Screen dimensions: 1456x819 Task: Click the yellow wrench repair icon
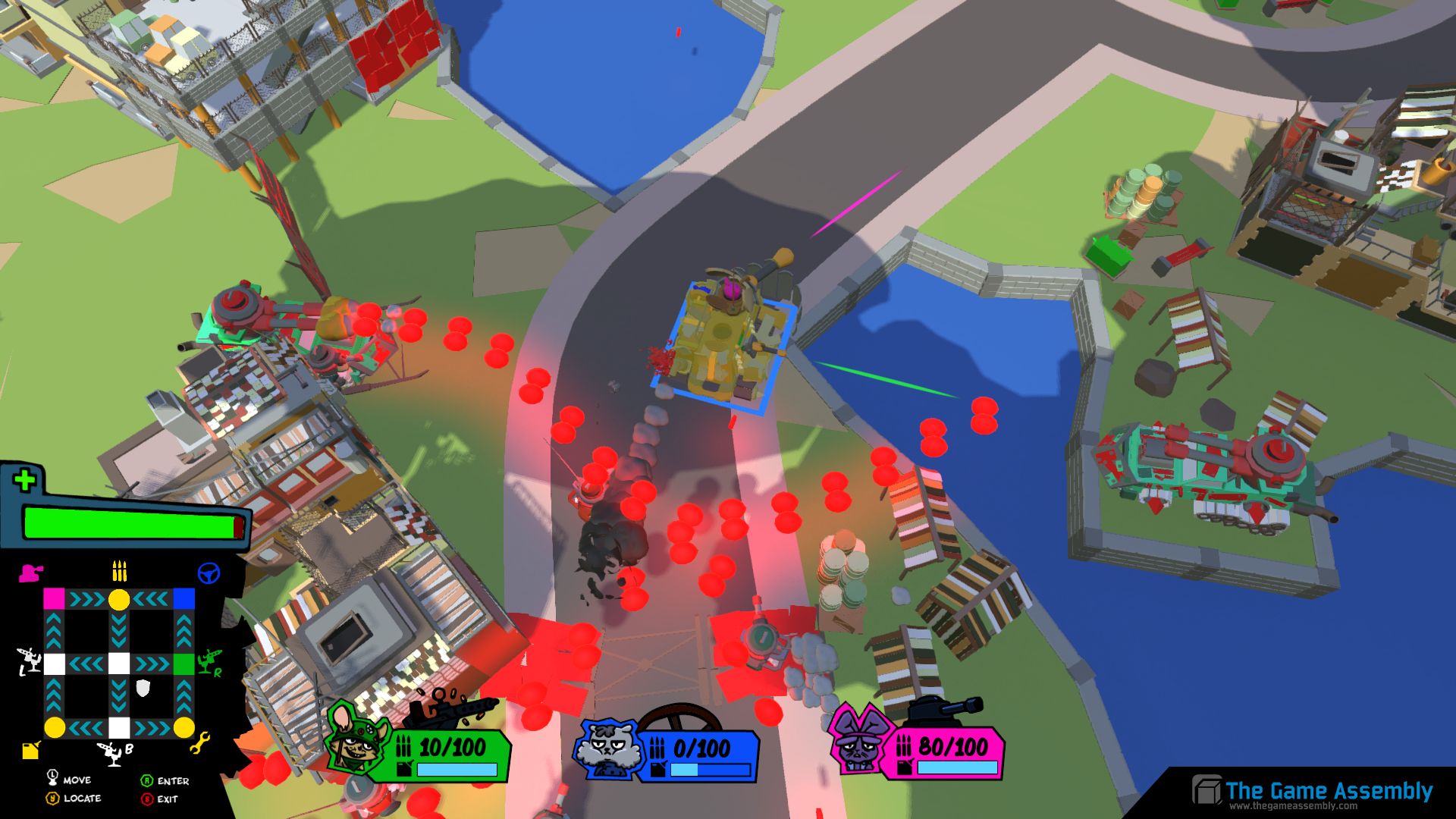tap(200, 744)
